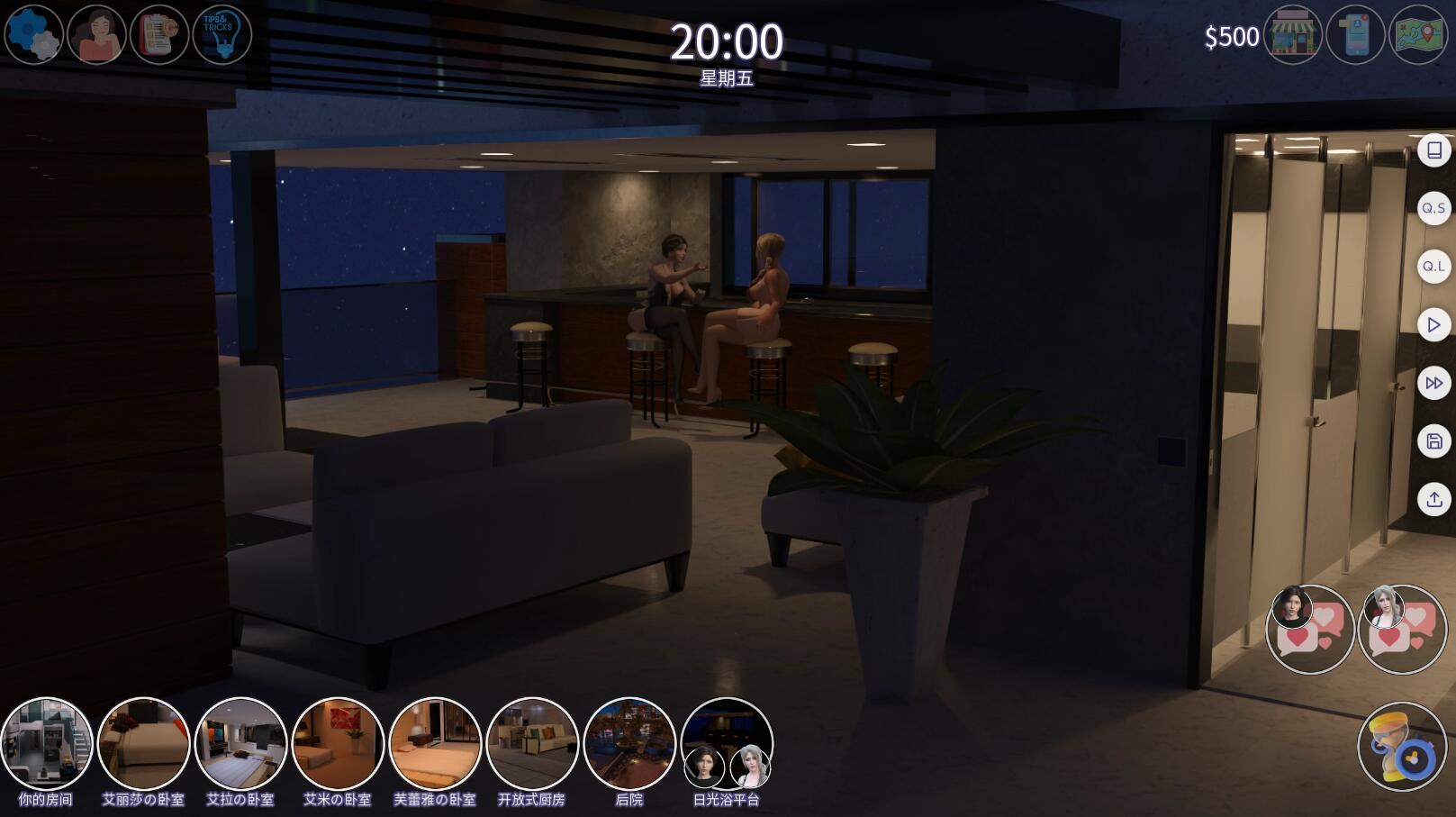Image resolution: width=1456 pixels, height=817 pixels.
Task: Open the shop storefront icon
Action: tap(1292, 35)
